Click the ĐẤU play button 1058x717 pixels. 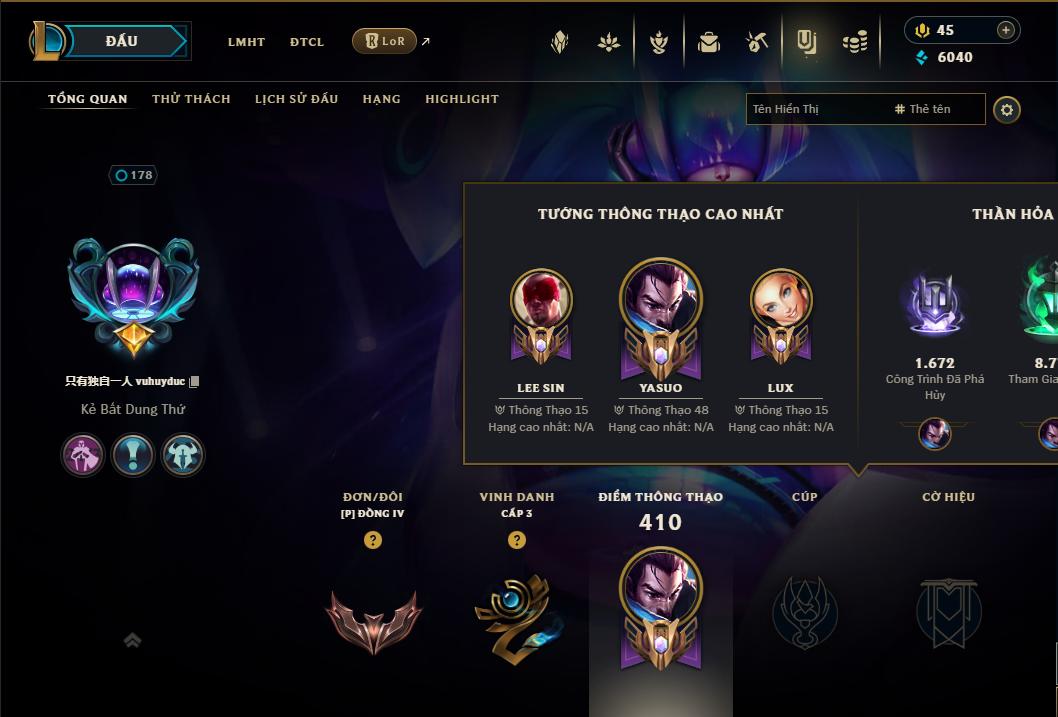[124, 41]
